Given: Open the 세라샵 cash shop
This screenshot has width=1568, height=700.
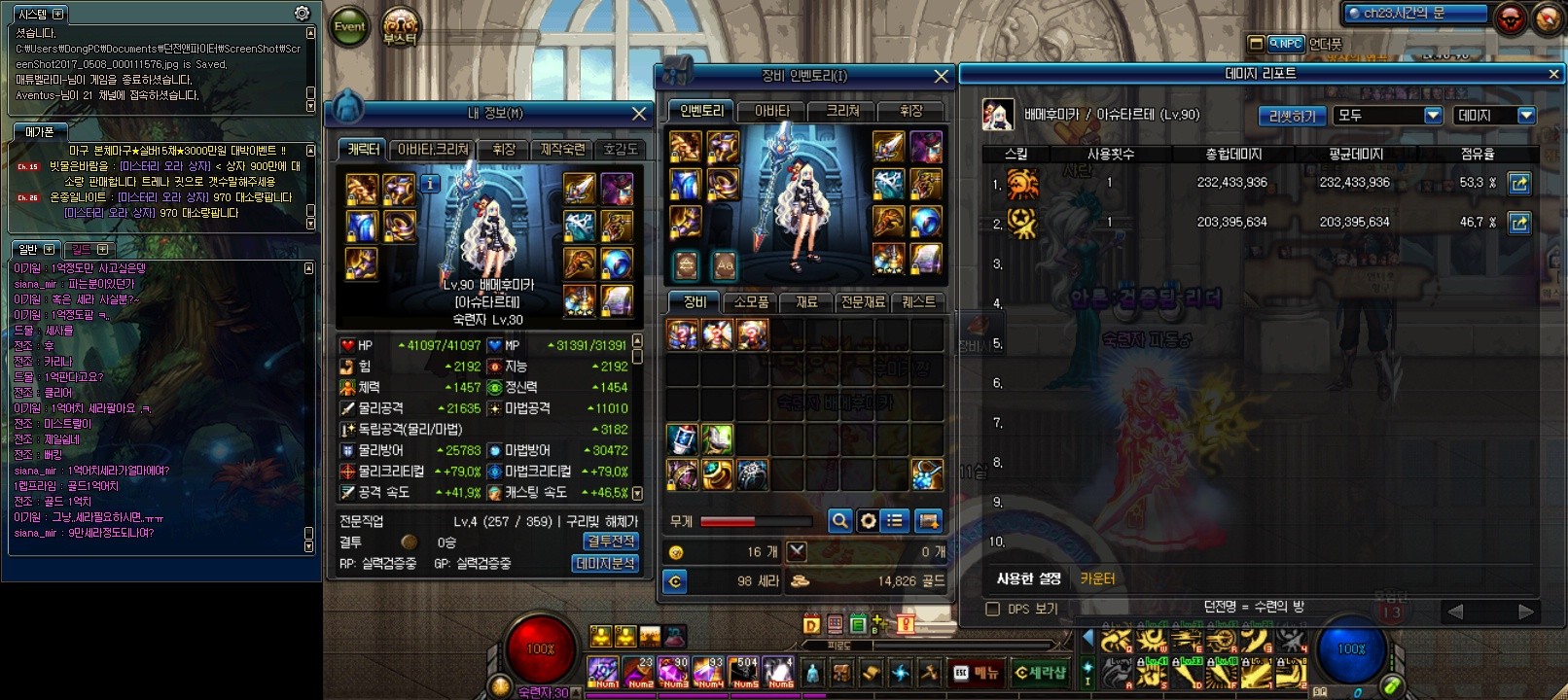Looking at the screenshot, I should tap(1040, 673).
